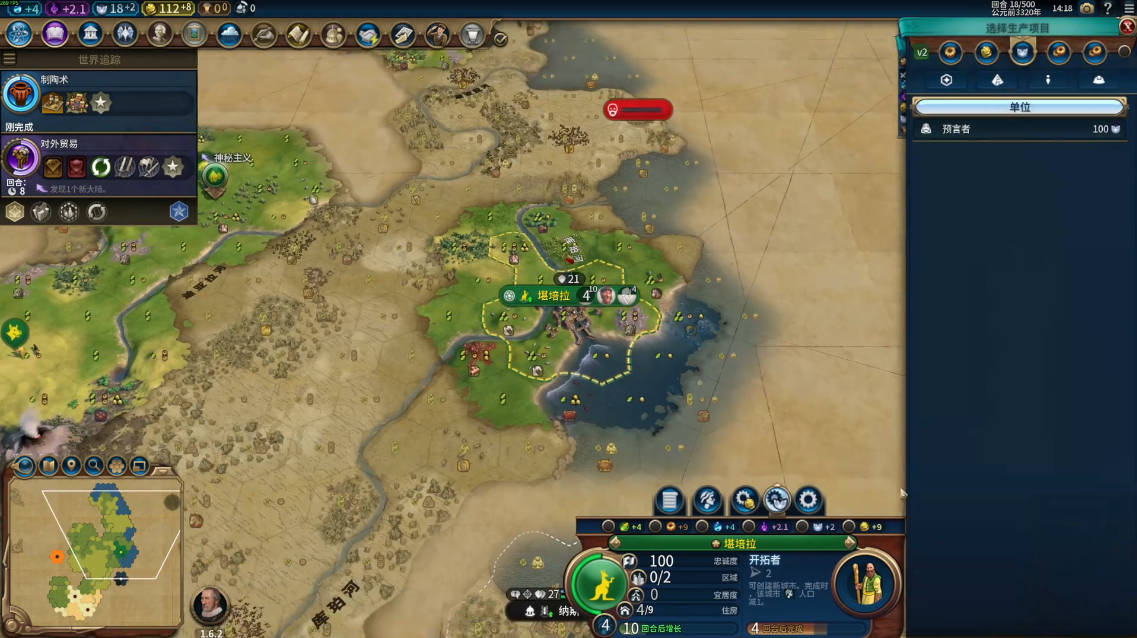Screen dimensions: 1137x638
Task: Click the minimap
Action: tap(95, 548)
